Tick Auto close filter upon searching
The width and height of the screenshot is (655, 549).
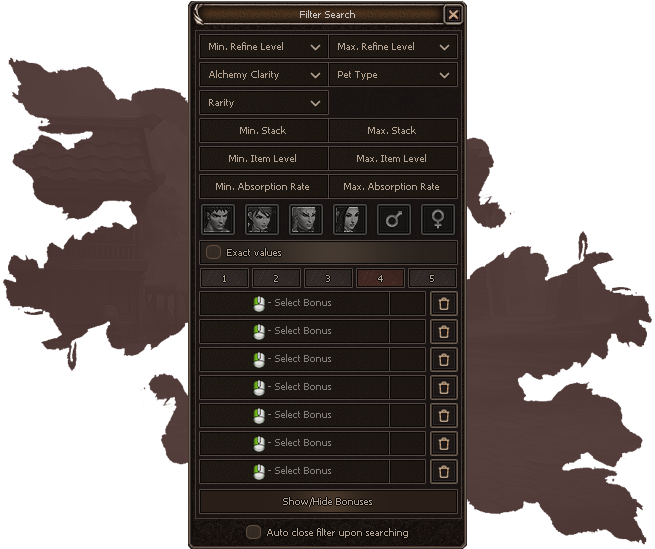point(254,532)
